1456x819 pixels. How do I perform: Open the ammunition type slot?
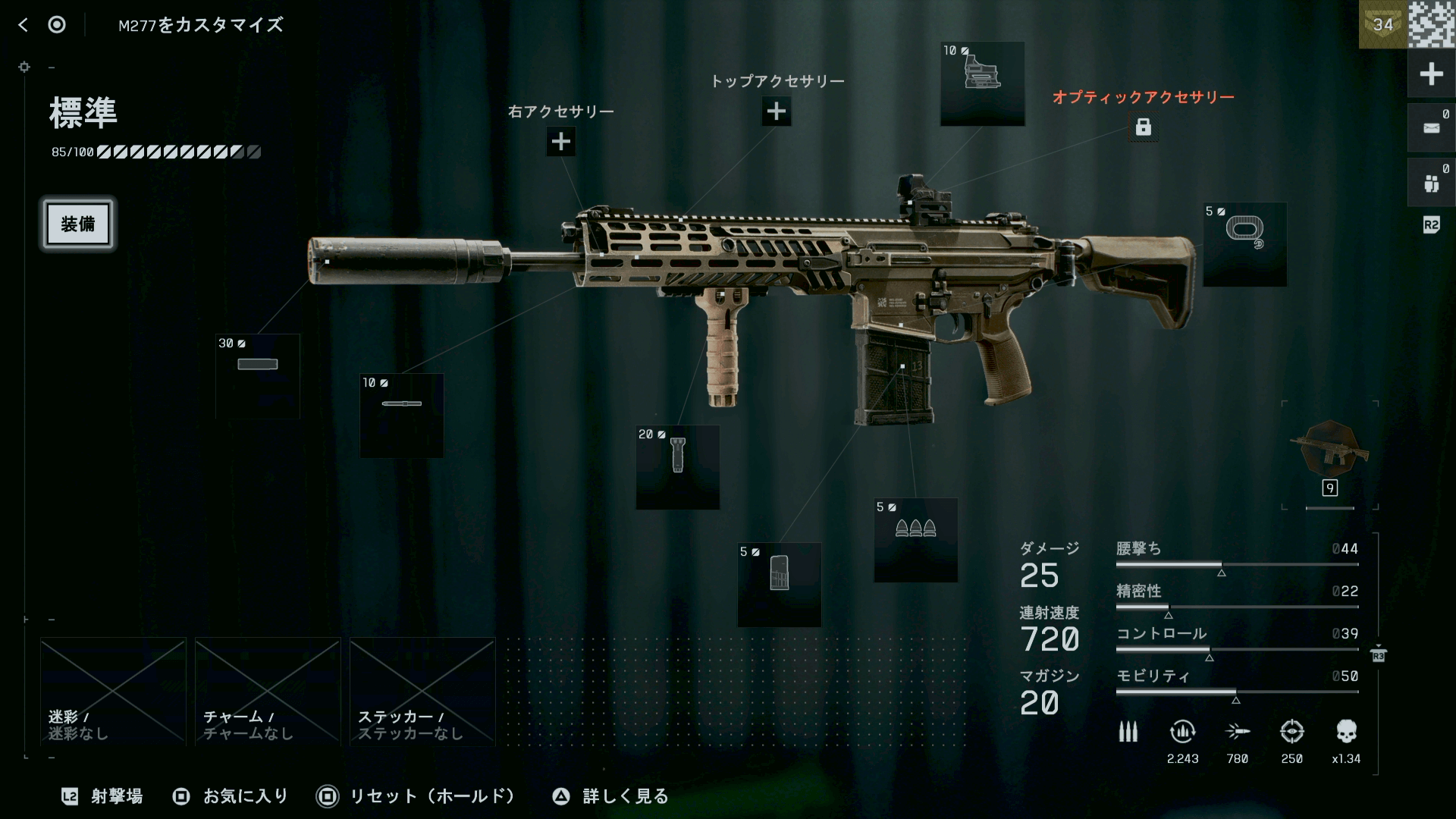pyautogui.click(x=915, y=540)
